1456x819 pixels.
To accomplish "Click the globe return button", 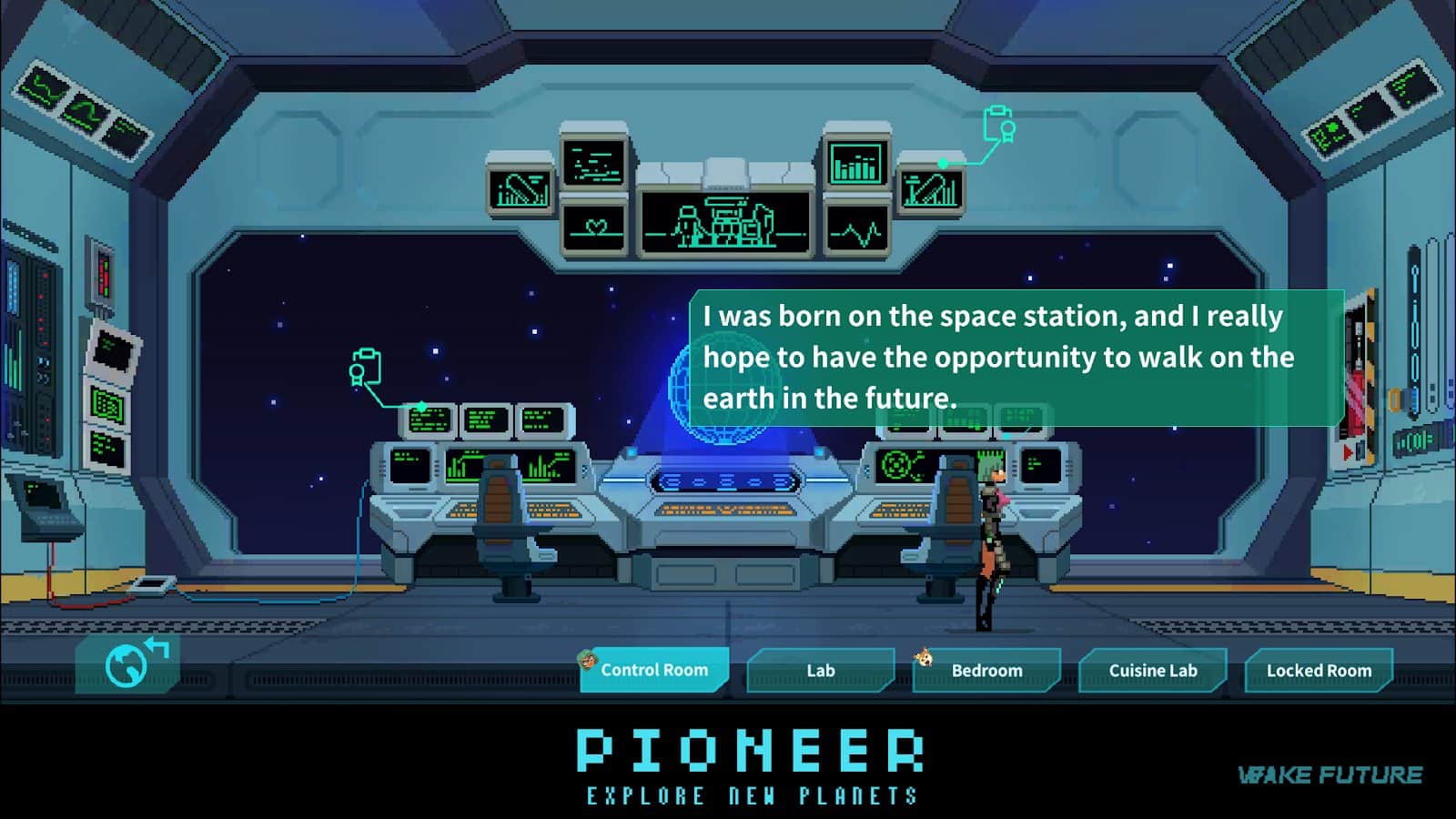I will click(x=128, y=664).
